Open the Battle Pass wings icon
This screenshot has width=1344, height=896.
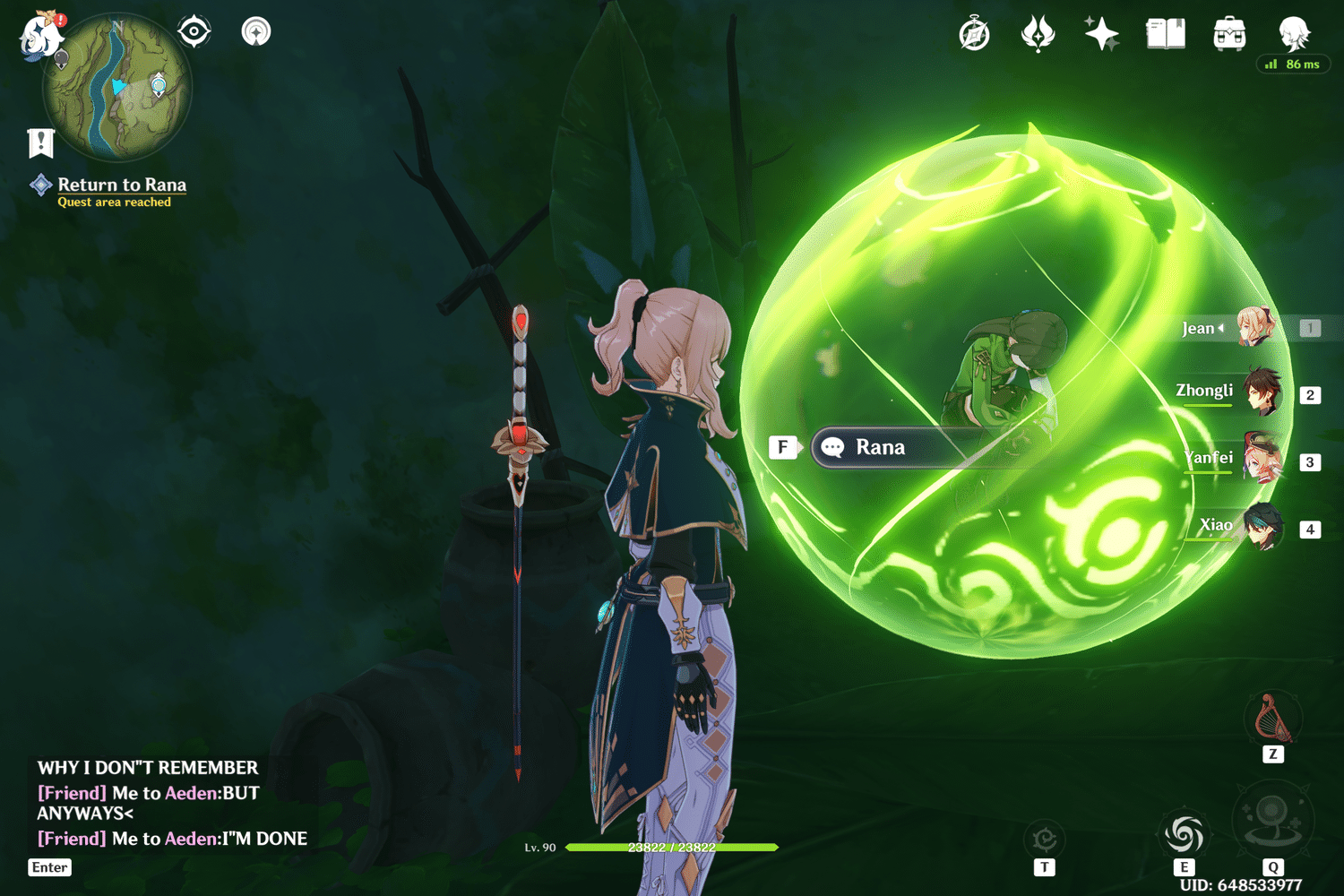tap(1038, 33)
